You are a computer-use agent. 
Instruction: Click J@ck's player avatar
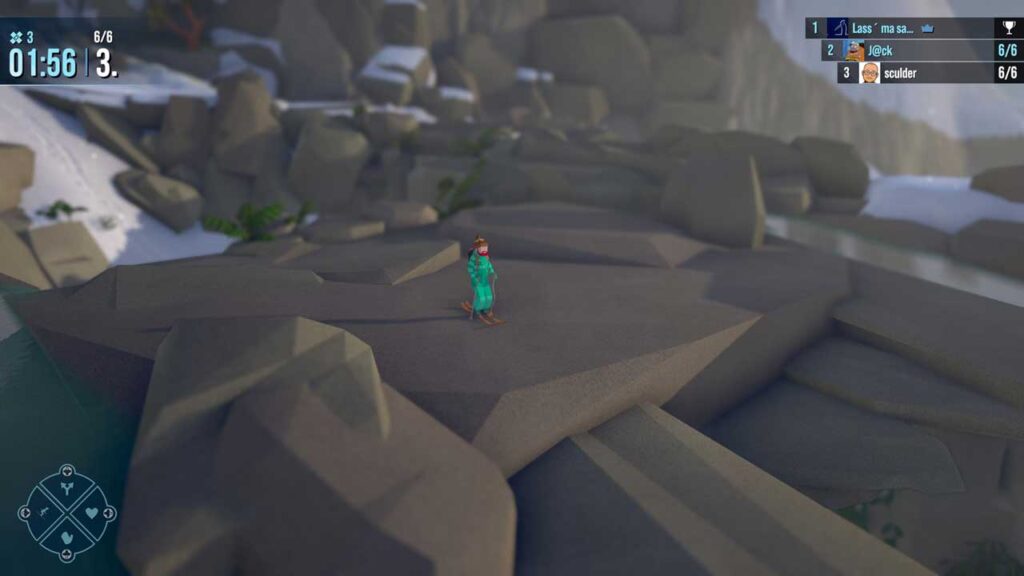[854, 50]
